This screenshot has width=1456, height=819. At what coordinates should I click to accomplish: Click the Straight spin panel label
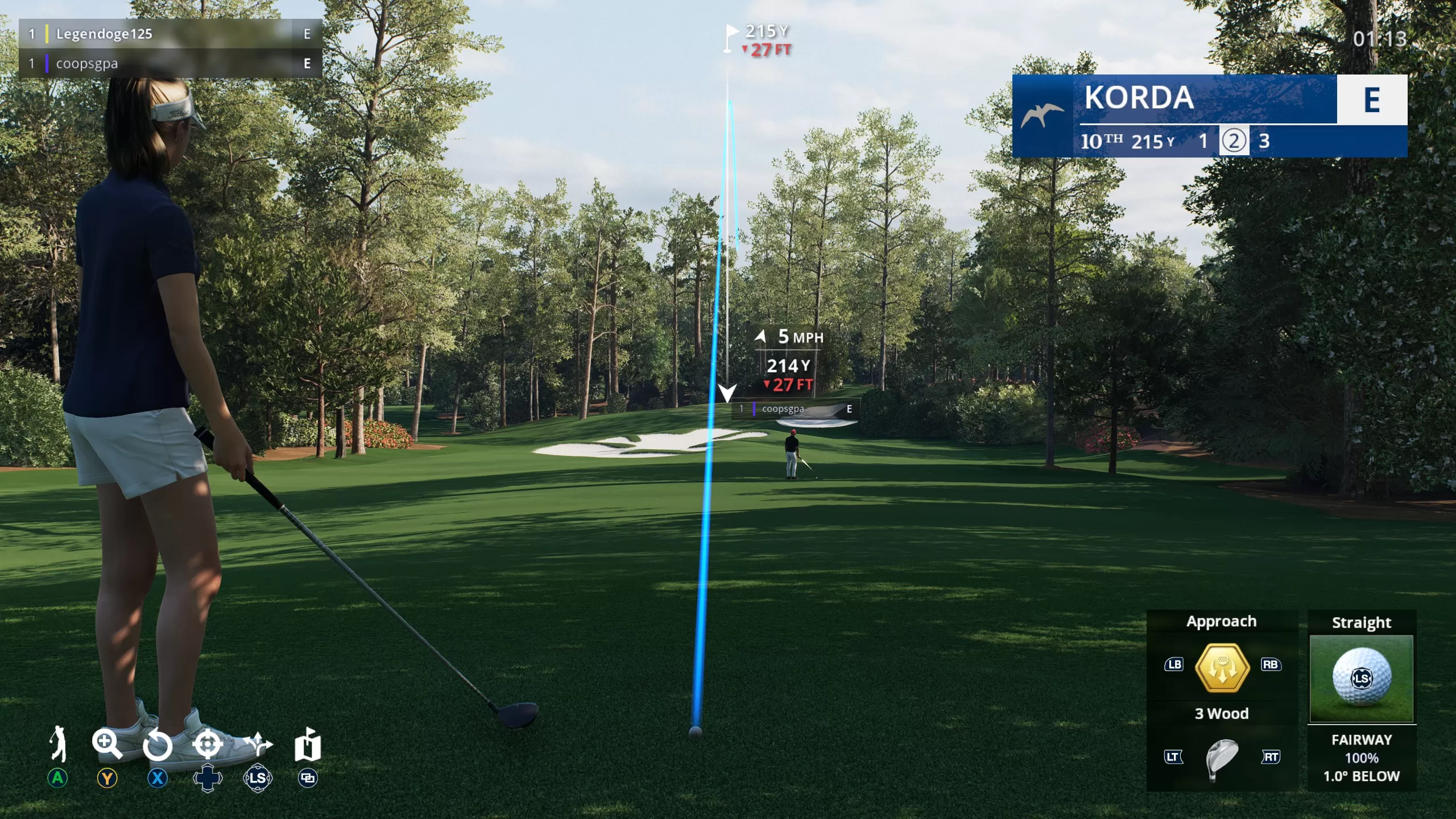point(1362,623)
